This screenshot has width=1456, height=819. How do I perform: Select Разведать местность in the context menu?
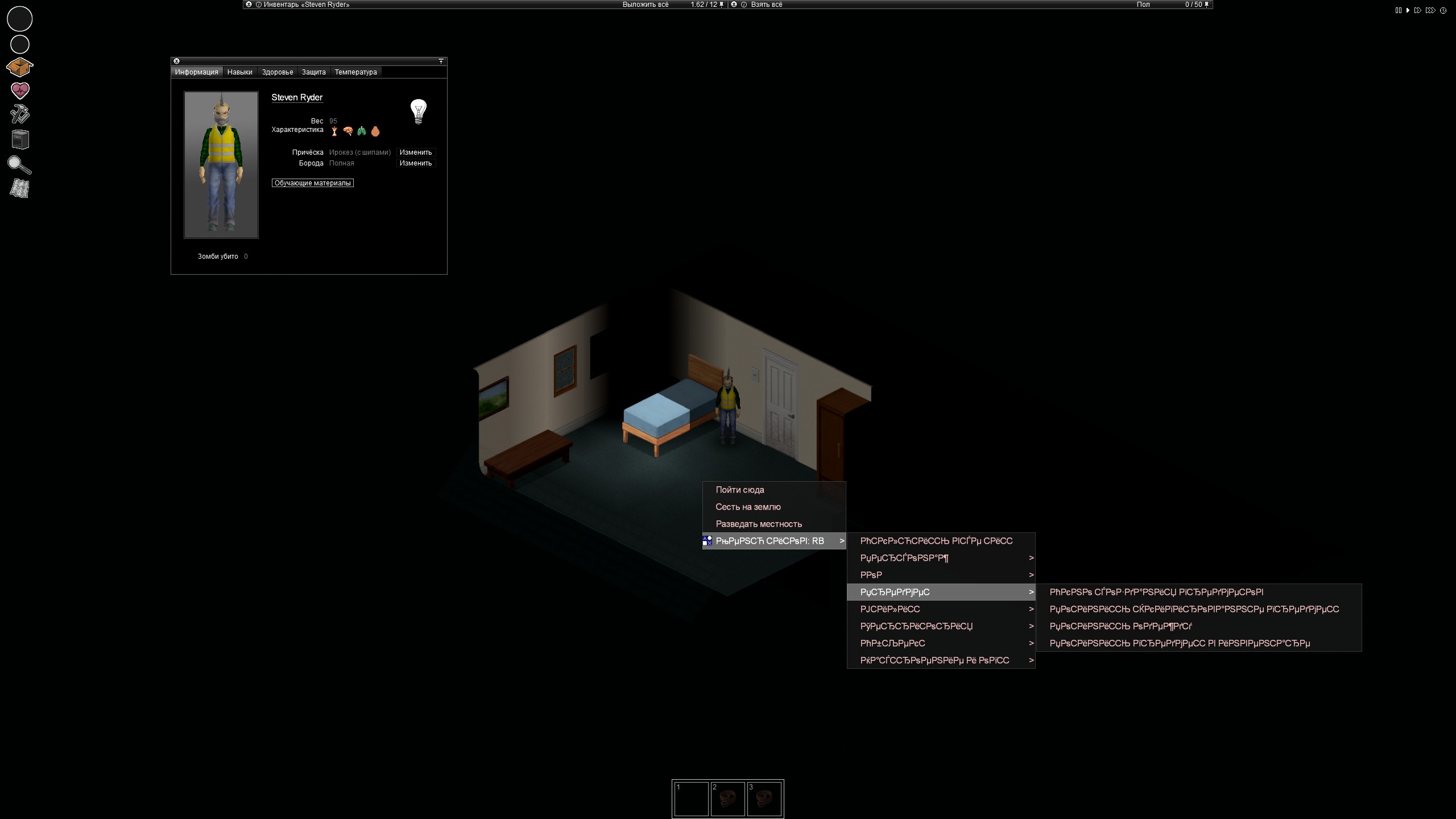click(759, 524)
